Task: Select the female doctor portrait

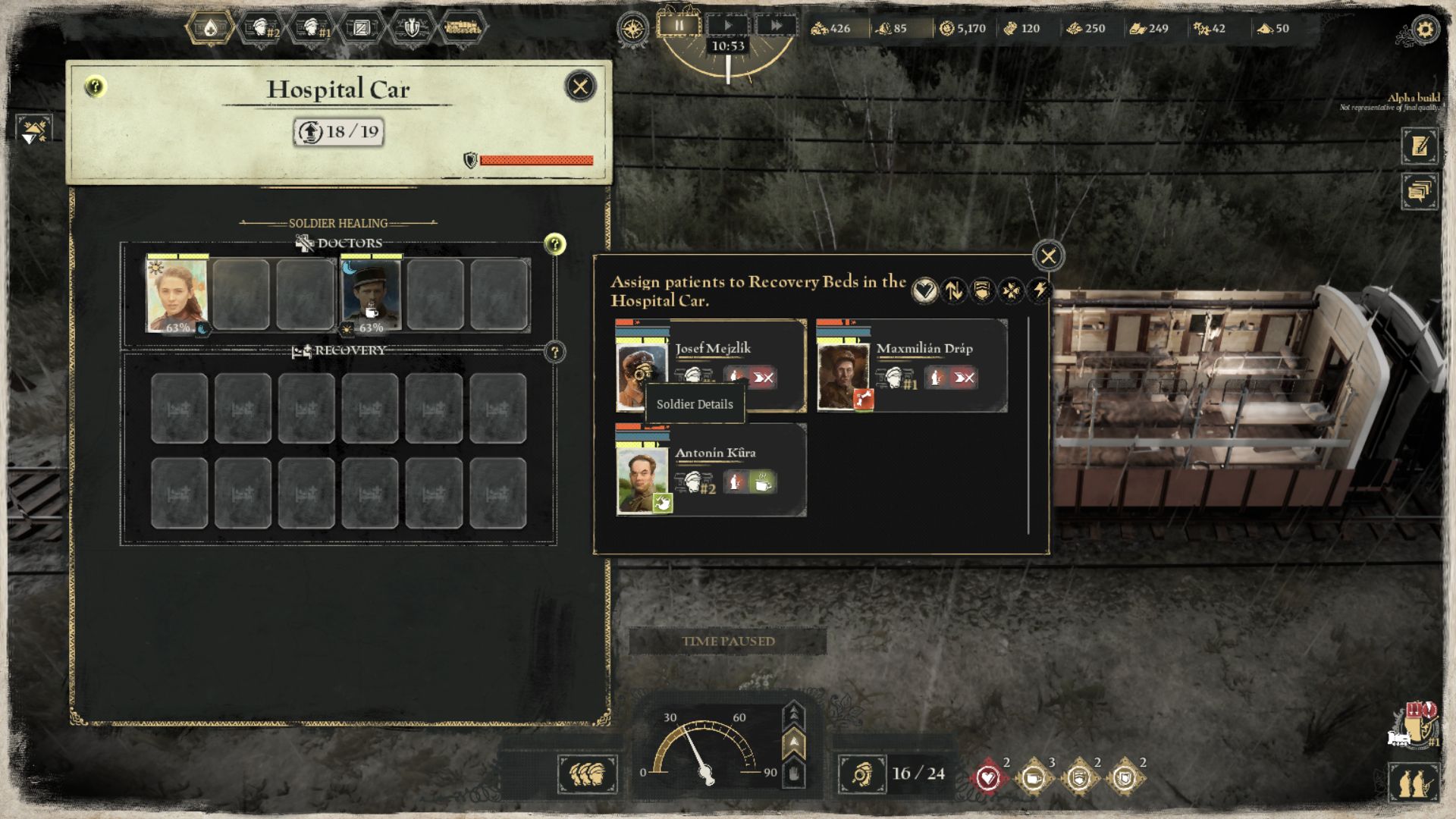Action: tap(177, 295)
